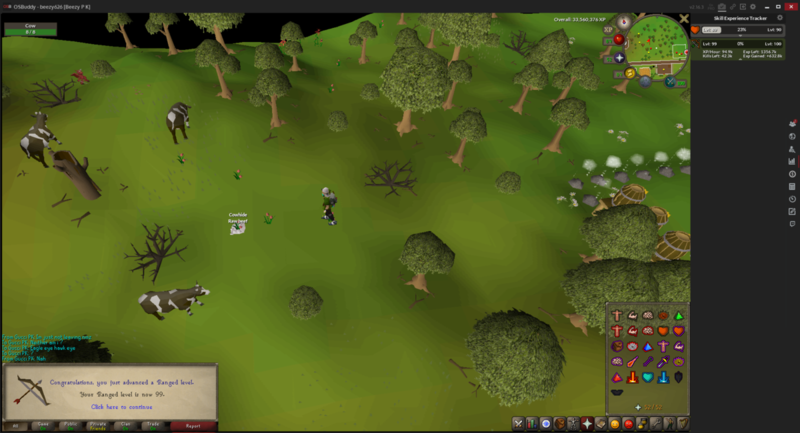Screen dimensions: 800x433
Task: Switch to the Public chat tab
Action: click(x=70, y=425)
